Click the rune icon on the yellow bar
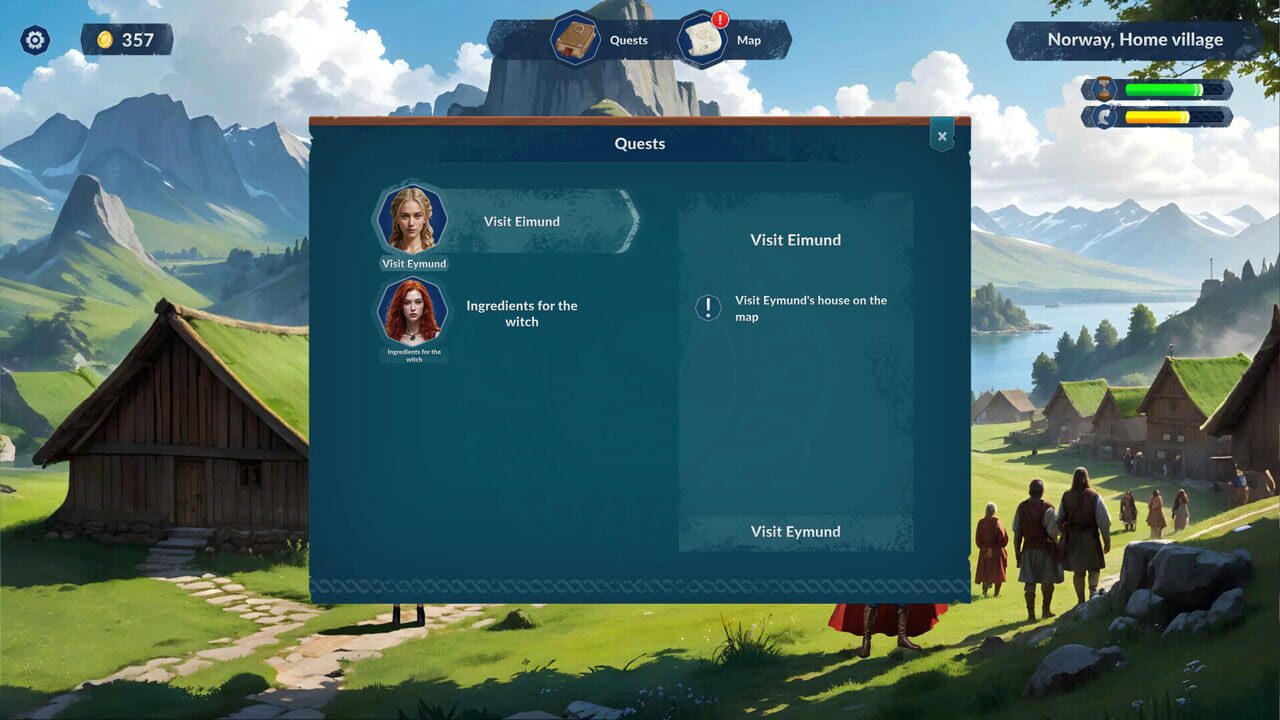 tap(1105, 114)
